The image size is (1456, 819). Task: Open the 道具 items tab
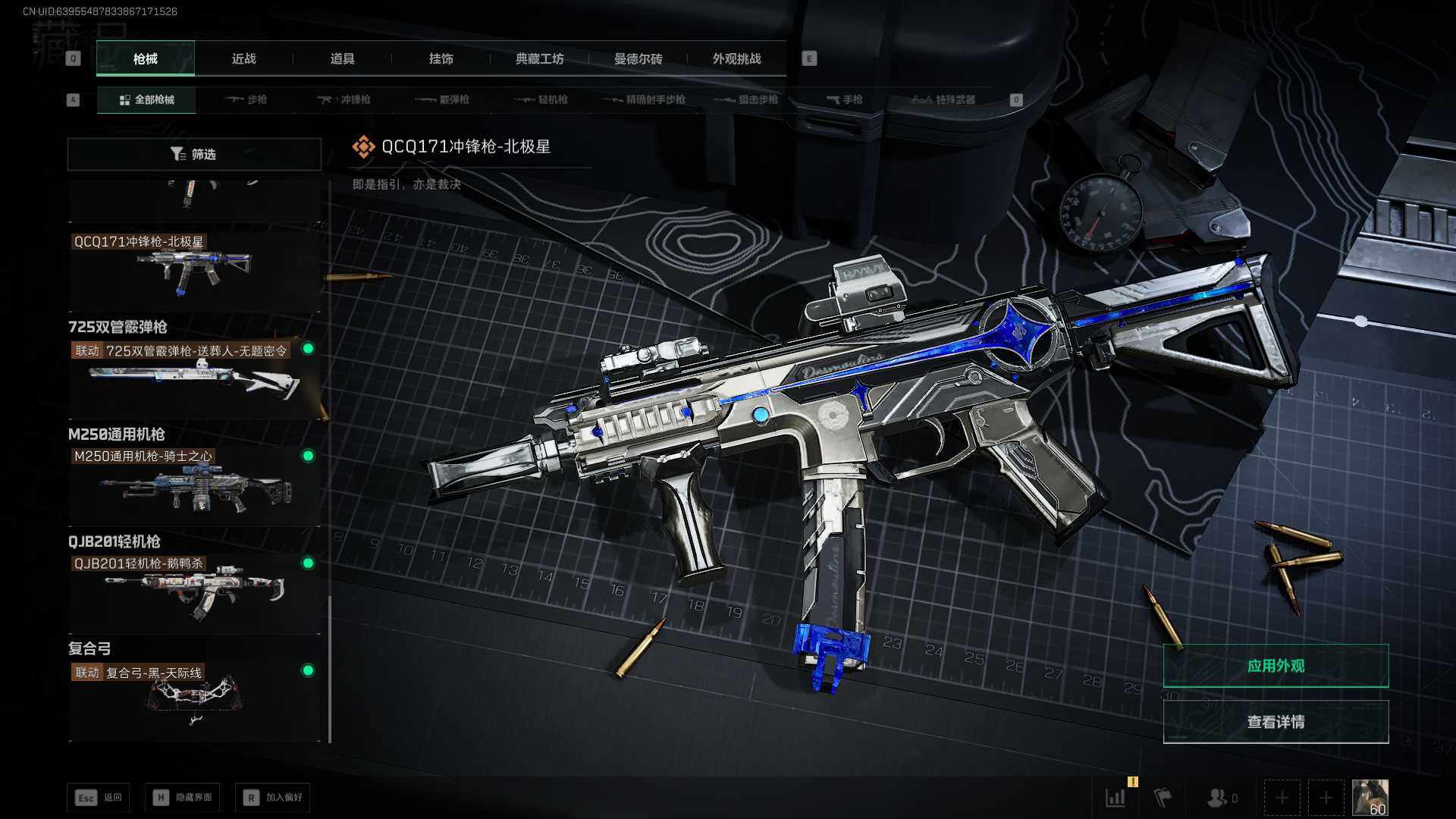(x=342, y=58)
